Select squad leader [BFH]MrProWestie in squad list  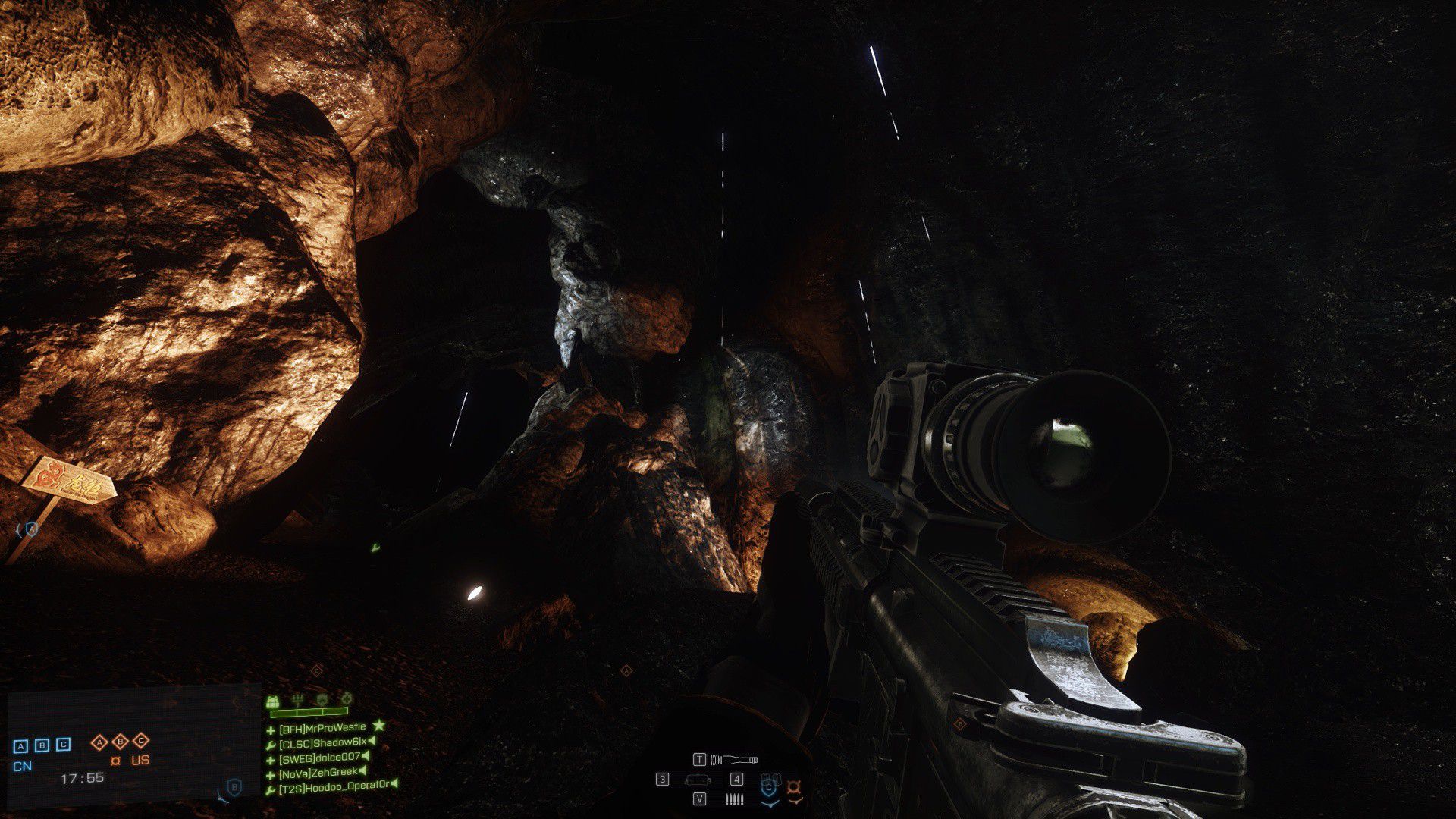point(322,729)
